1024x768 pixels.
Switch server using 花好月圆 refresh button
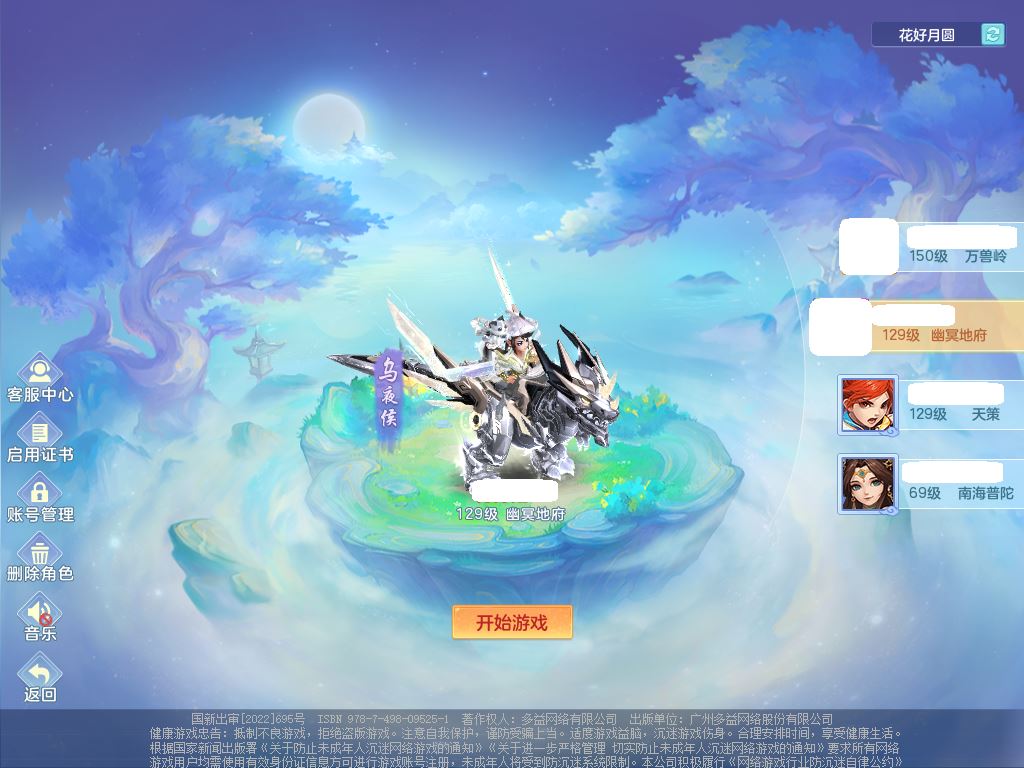[x=992, y=35]
